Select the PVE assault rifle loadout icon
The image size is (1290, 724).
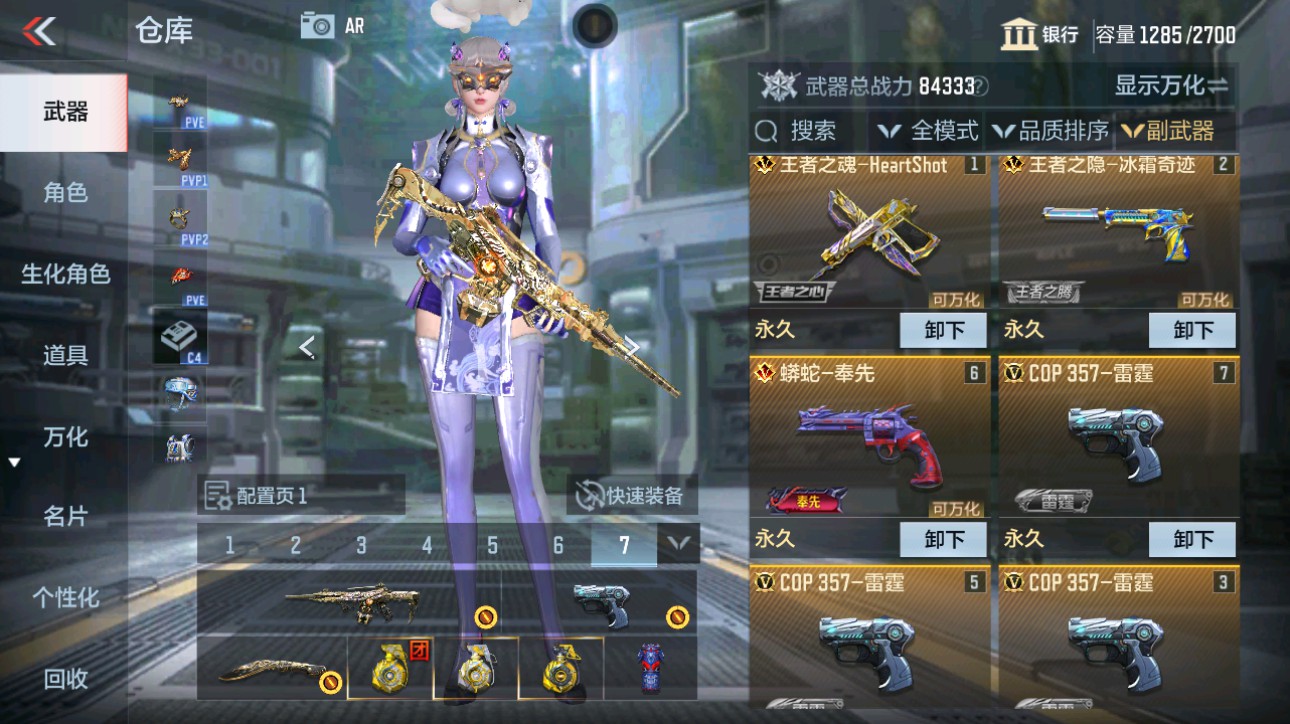[x=178, y=103]
